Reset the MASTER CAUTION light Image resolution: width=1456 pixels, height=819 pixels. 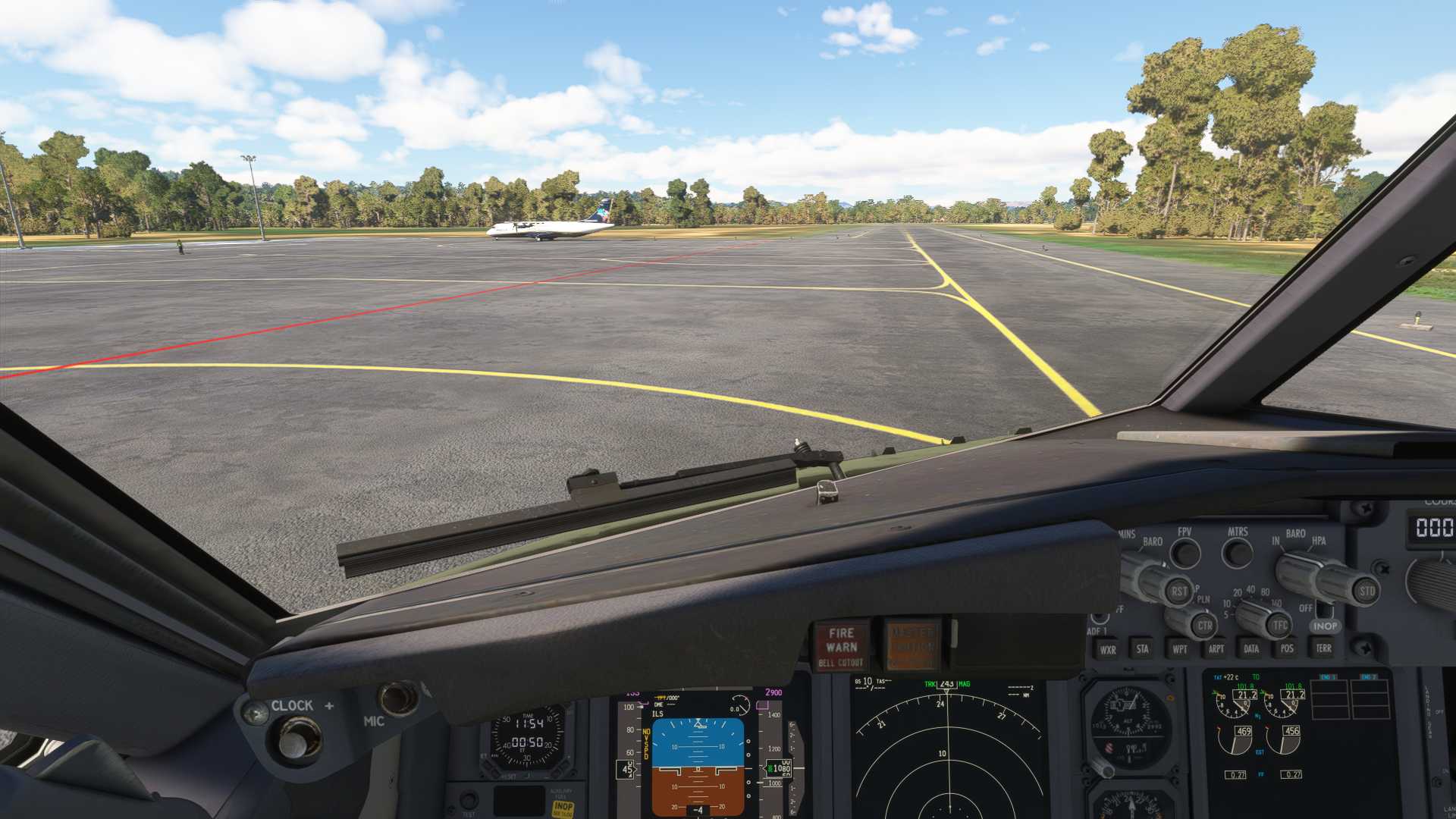[912, 646]
